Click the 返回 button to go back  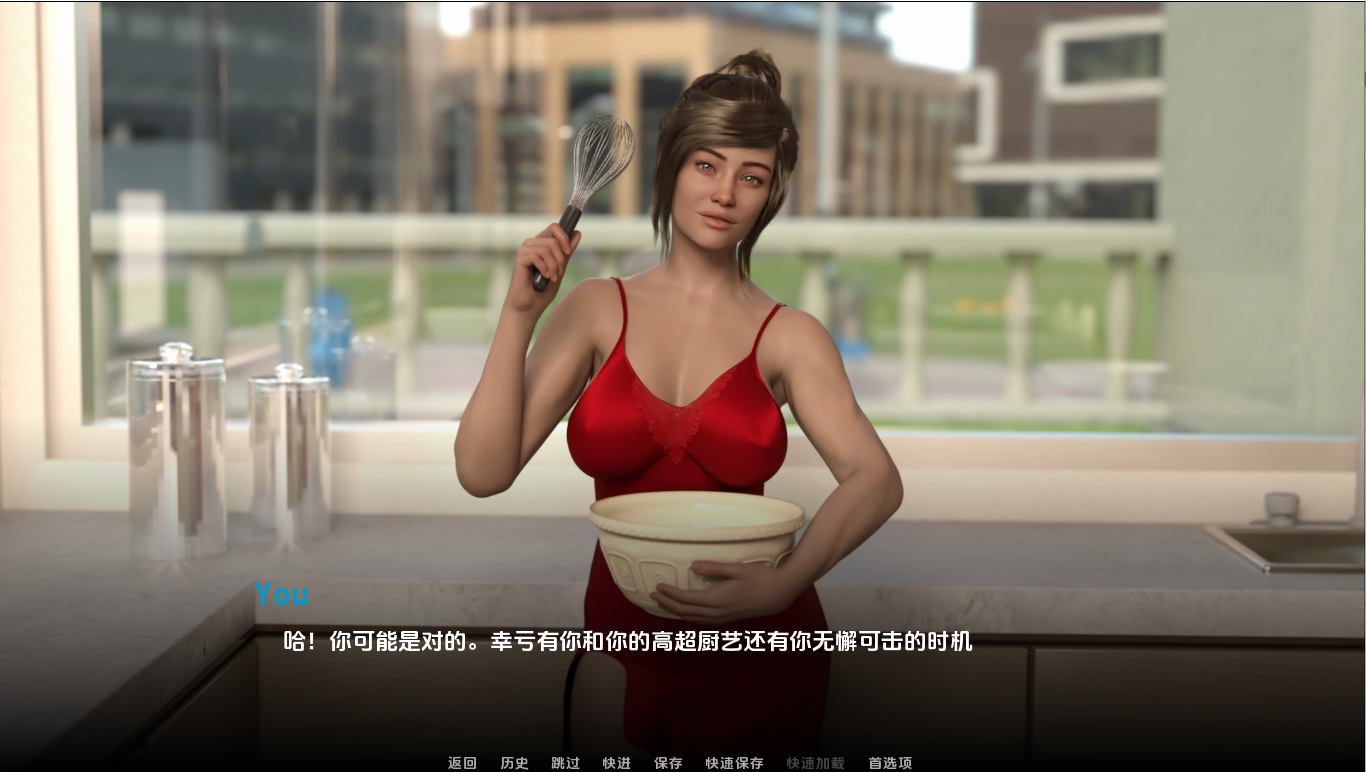click(x=460, y=762)
